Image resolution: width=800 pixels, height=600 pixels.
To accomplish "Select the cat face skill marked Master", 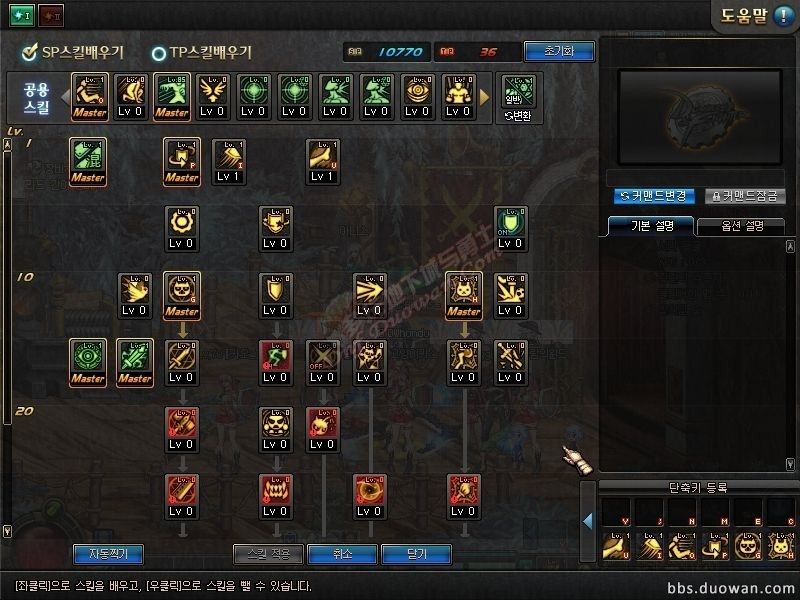I will (463, 294).
